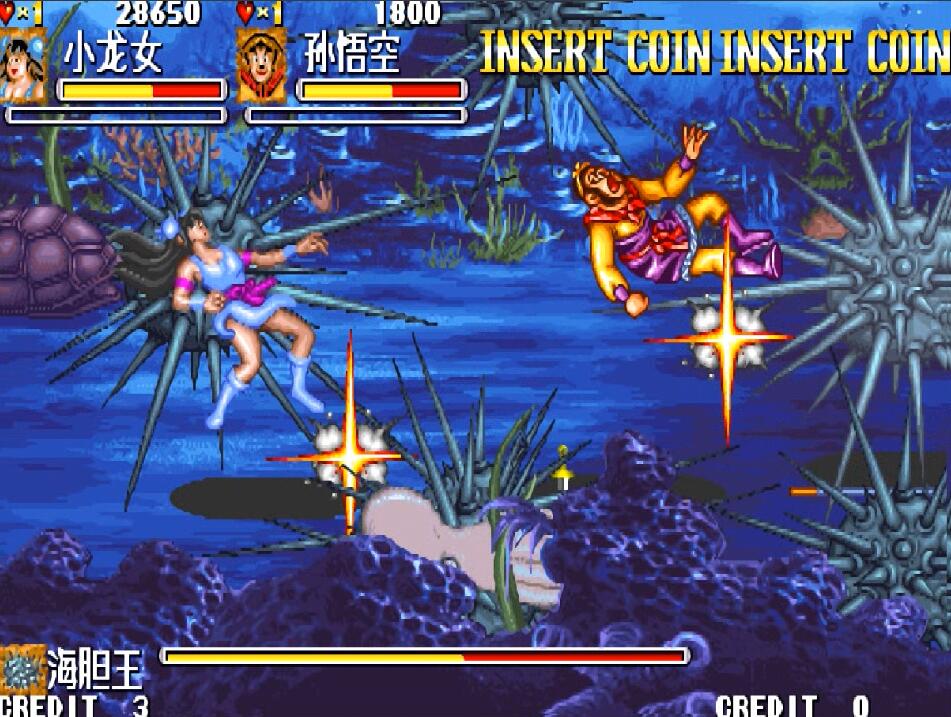Select the 孙悟空 character portrait

pos(261,65)
